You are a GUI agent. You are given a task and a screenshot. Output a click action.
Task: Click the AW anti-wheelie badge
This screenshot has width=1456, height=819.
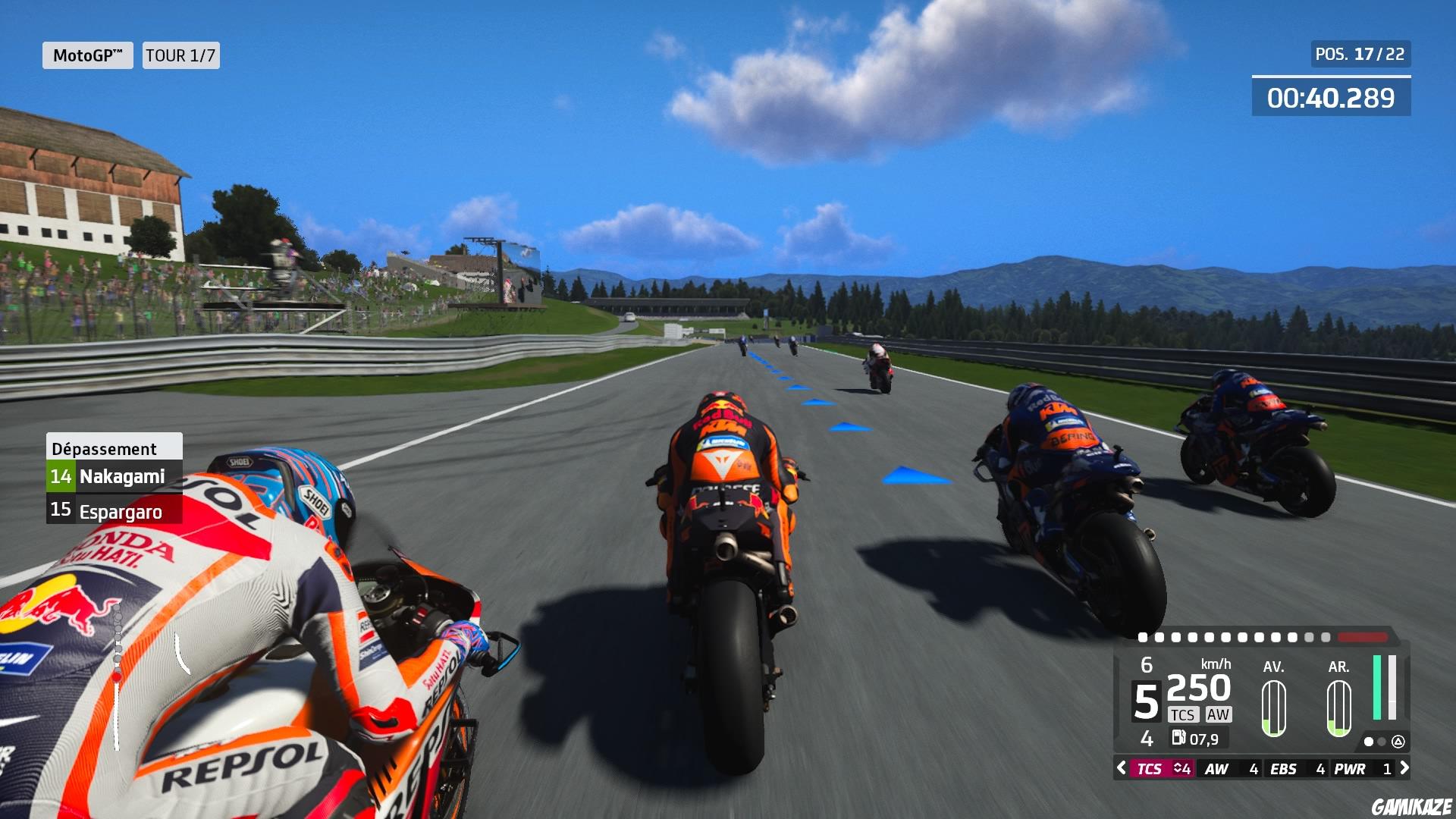tap(1219, 714)
